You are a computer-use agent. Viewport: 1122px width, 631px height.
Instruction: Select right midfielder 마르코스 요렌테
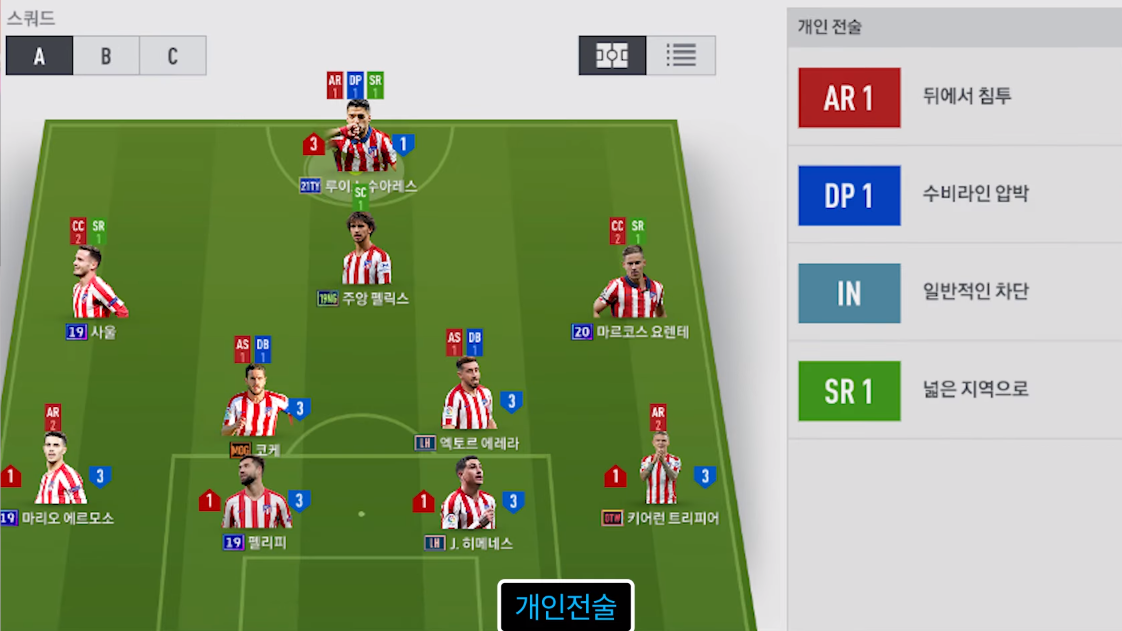tap(631, 287)
